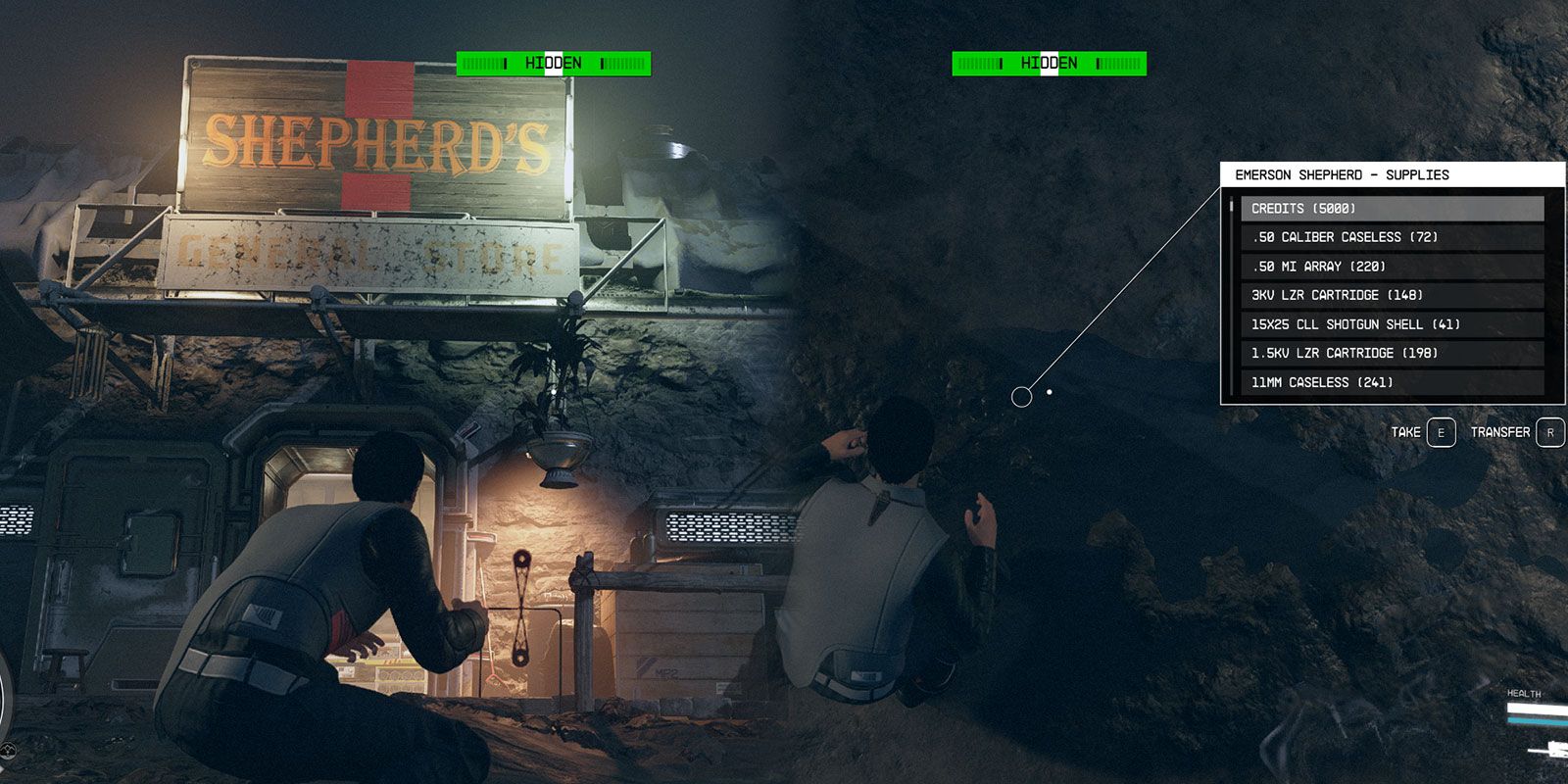
Task: Click the TRANSFER action label
Action: (x=1502, y=432)
